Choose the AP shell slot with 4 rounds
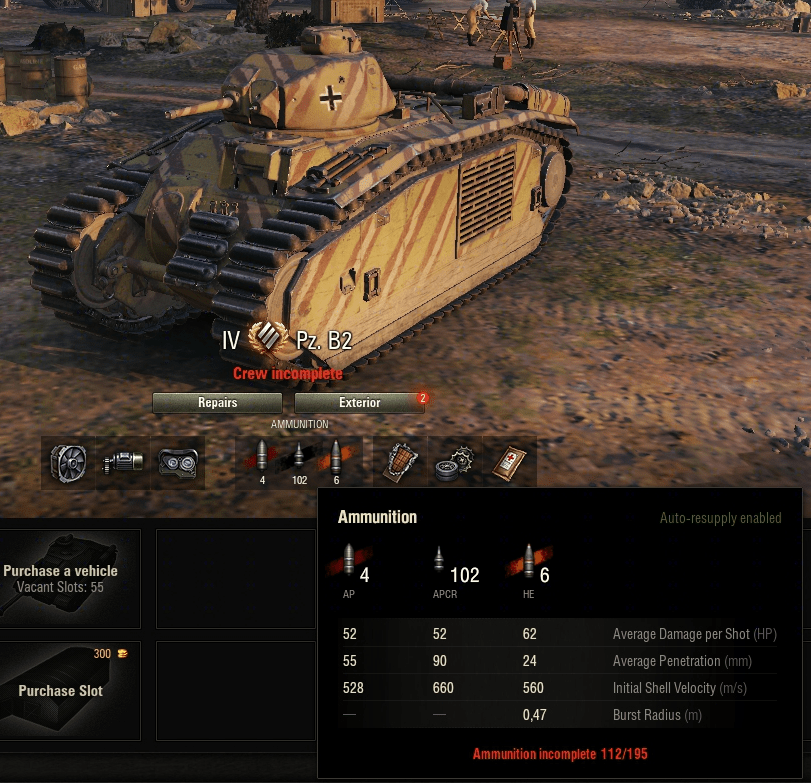 click(x=262, y=462)
